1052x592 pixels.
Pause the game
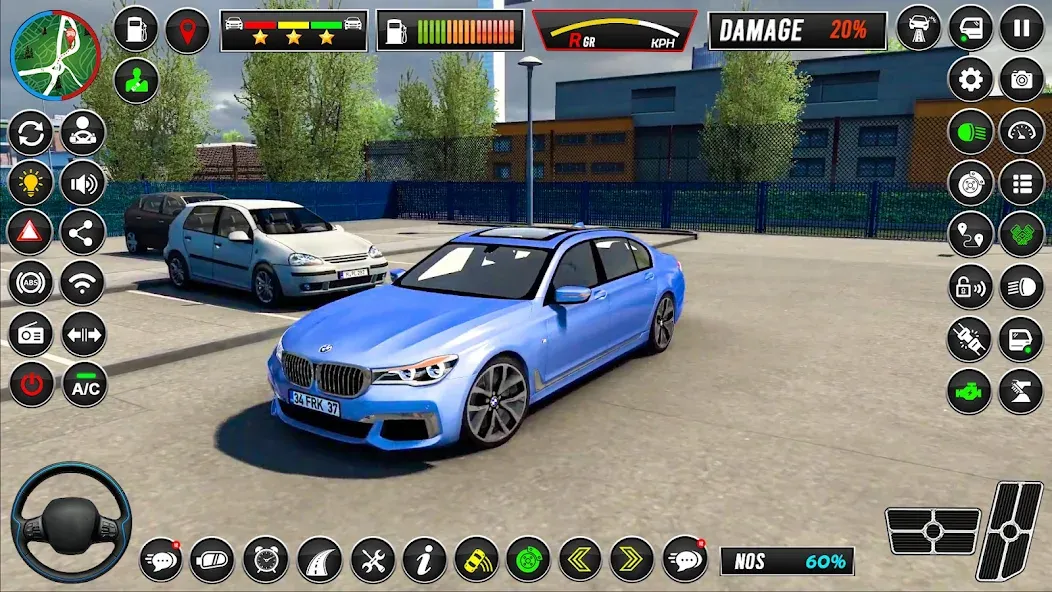(1021, 27)
